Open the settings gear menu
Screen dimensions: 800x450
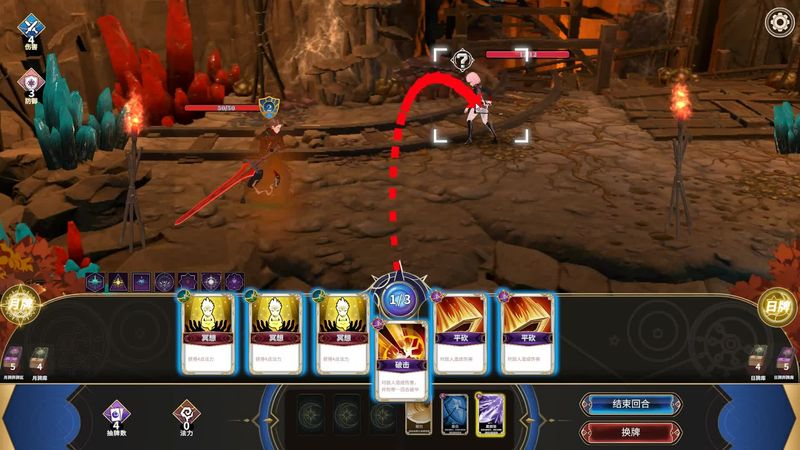click(x=779, y=23)
